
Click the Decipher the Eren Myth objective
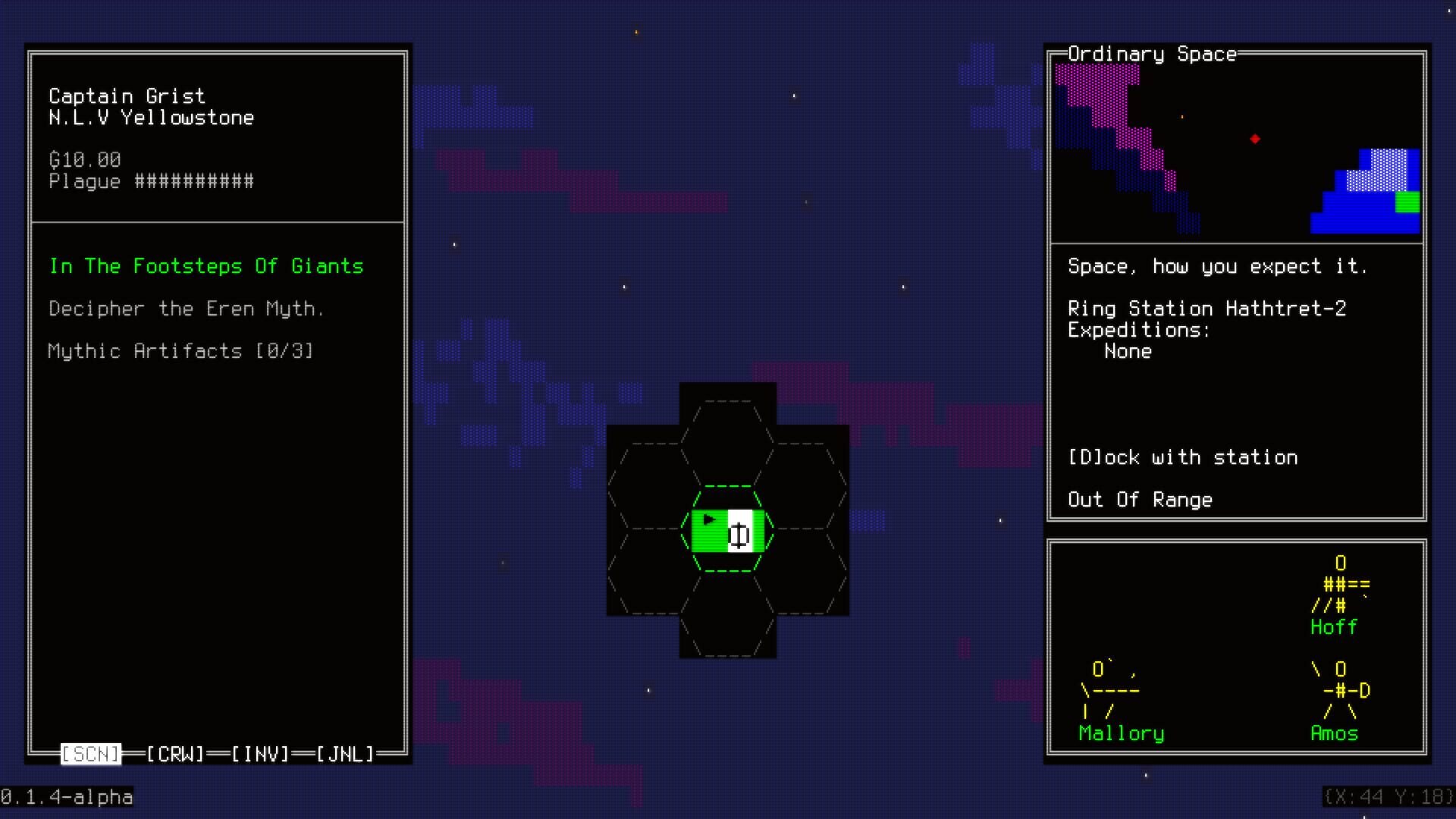(187, 309)
